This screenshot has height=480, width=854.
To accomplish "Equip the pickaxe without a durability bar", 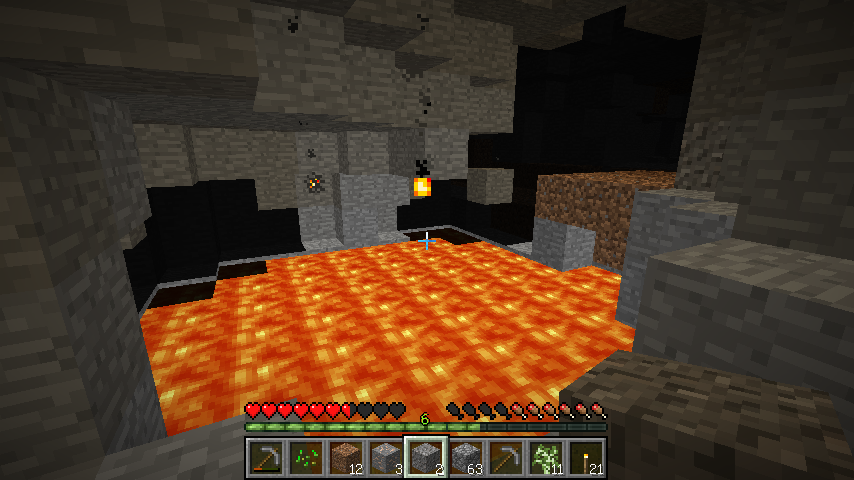I will (505, 458).
